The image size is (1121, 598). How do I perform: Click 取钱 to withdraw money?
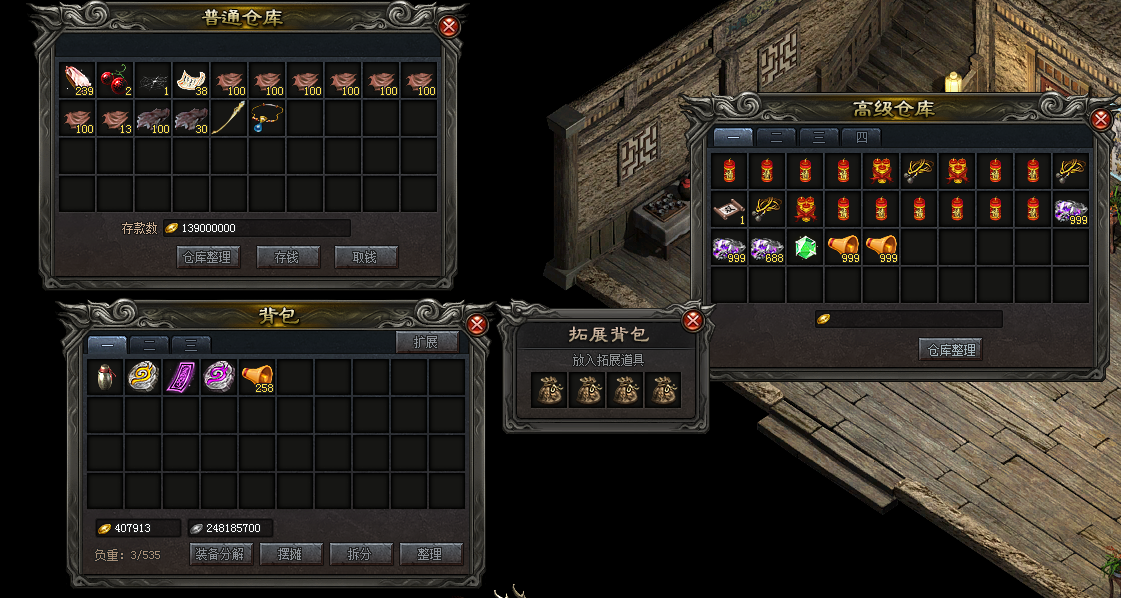tap(366, 257)
